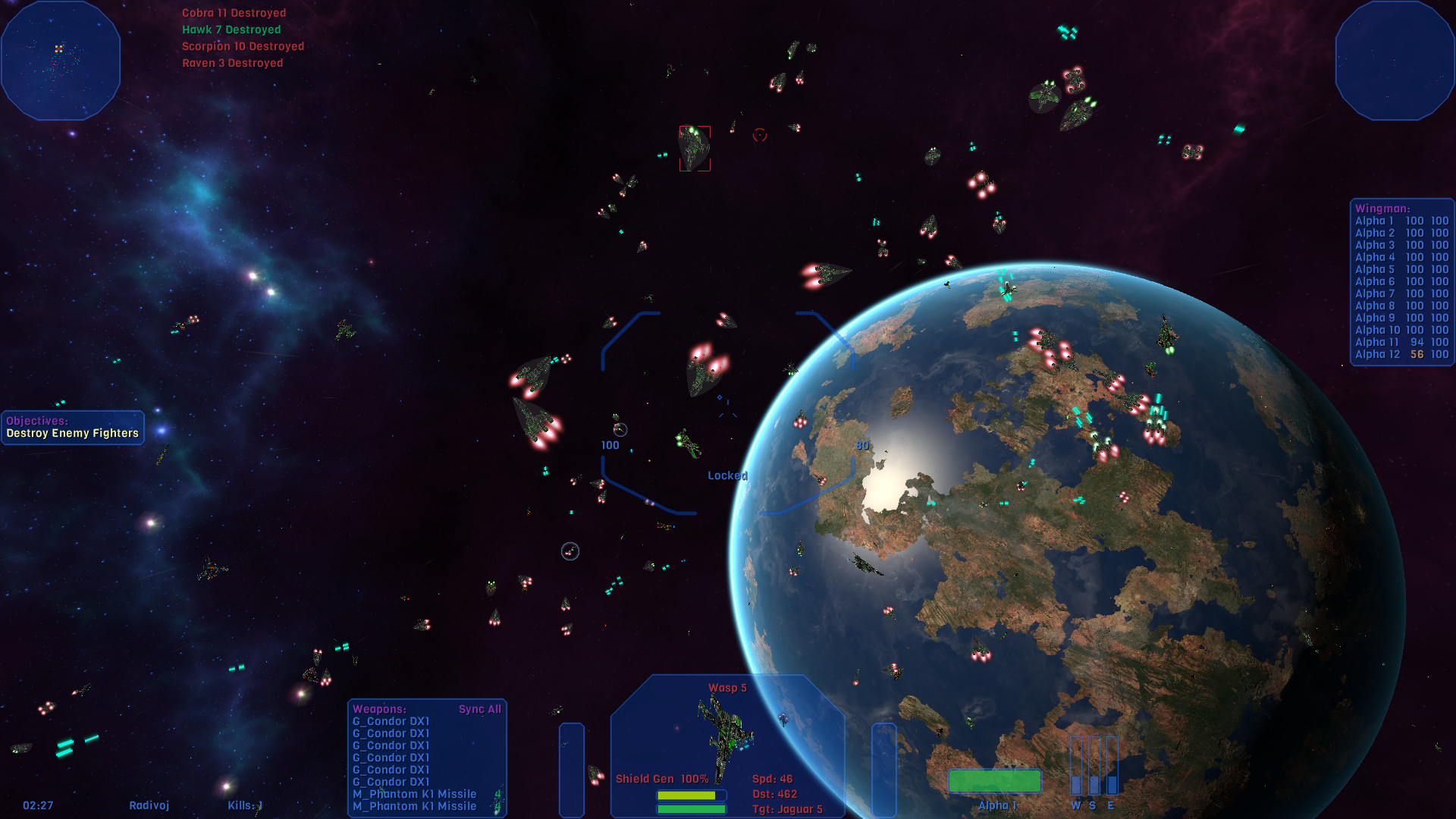Collapse the Objectives panel
This screenshot has width=1456, height=819.
click(x=36, y=420)
